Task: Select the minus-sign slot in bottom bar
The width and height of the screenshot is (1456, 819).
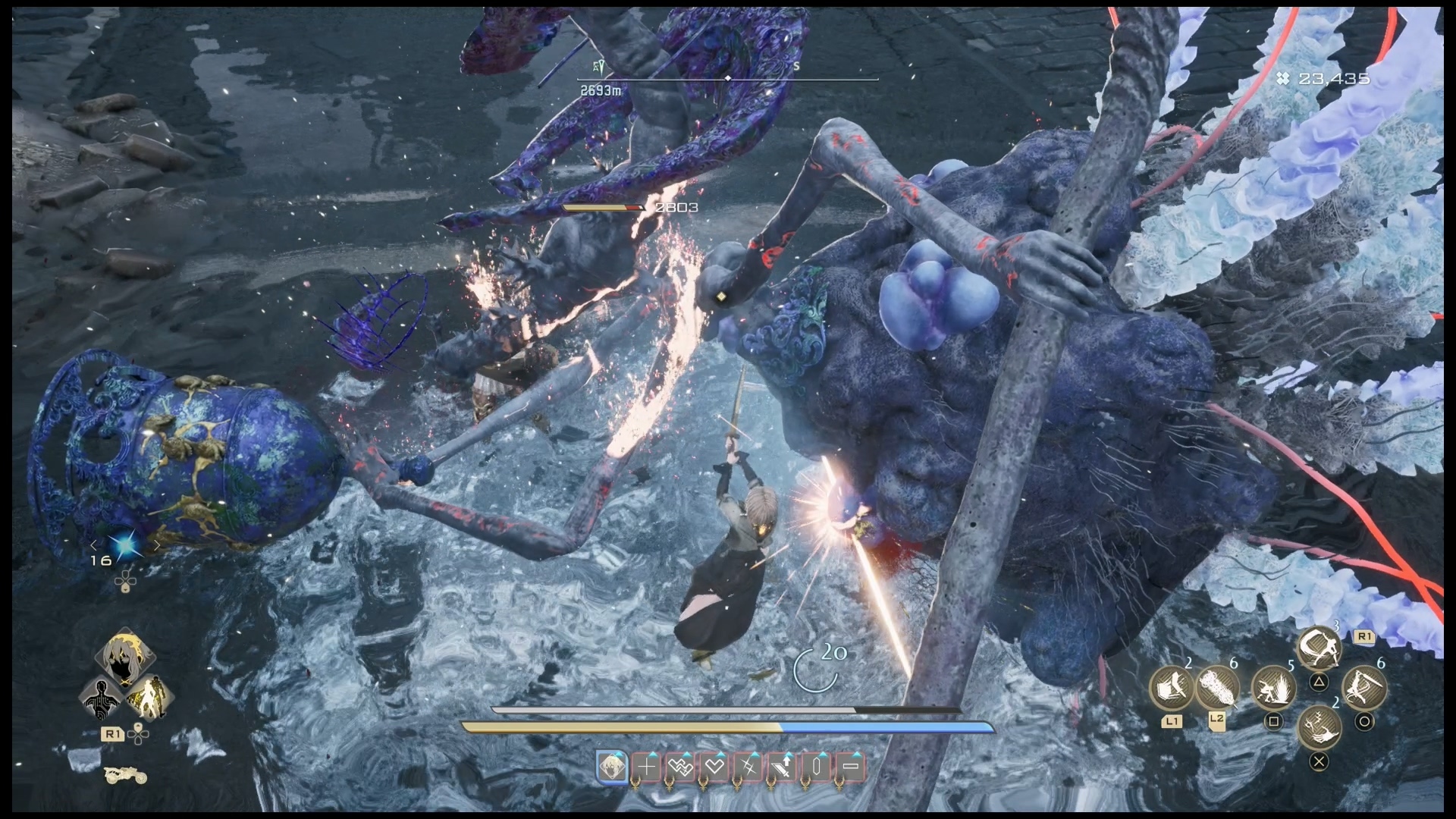Action: (x=851, y=767)
